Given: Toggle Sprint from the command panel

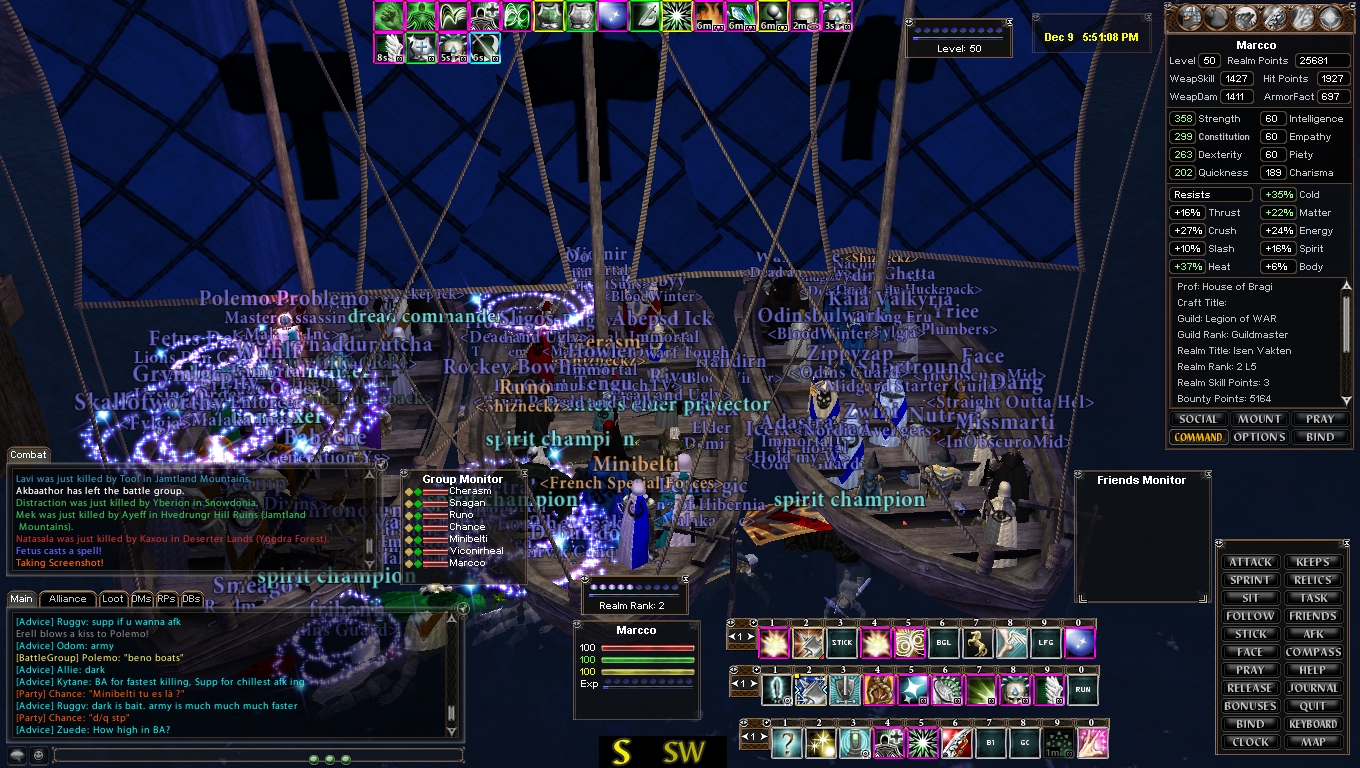Looking at the screenshot, I should (x=1250, y=580).
